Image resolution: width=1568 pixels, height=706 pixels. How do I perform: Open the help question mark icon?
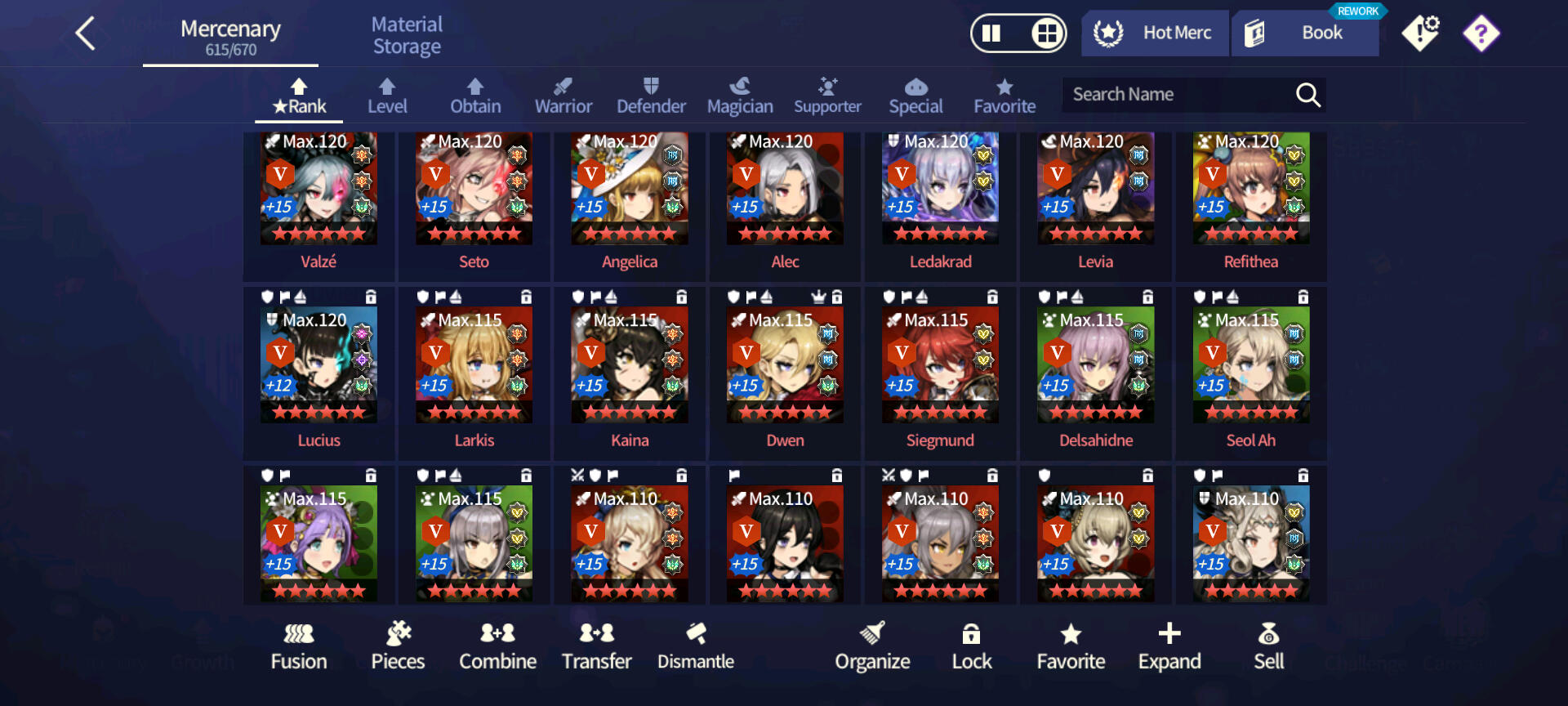[x=1481, y=34]
